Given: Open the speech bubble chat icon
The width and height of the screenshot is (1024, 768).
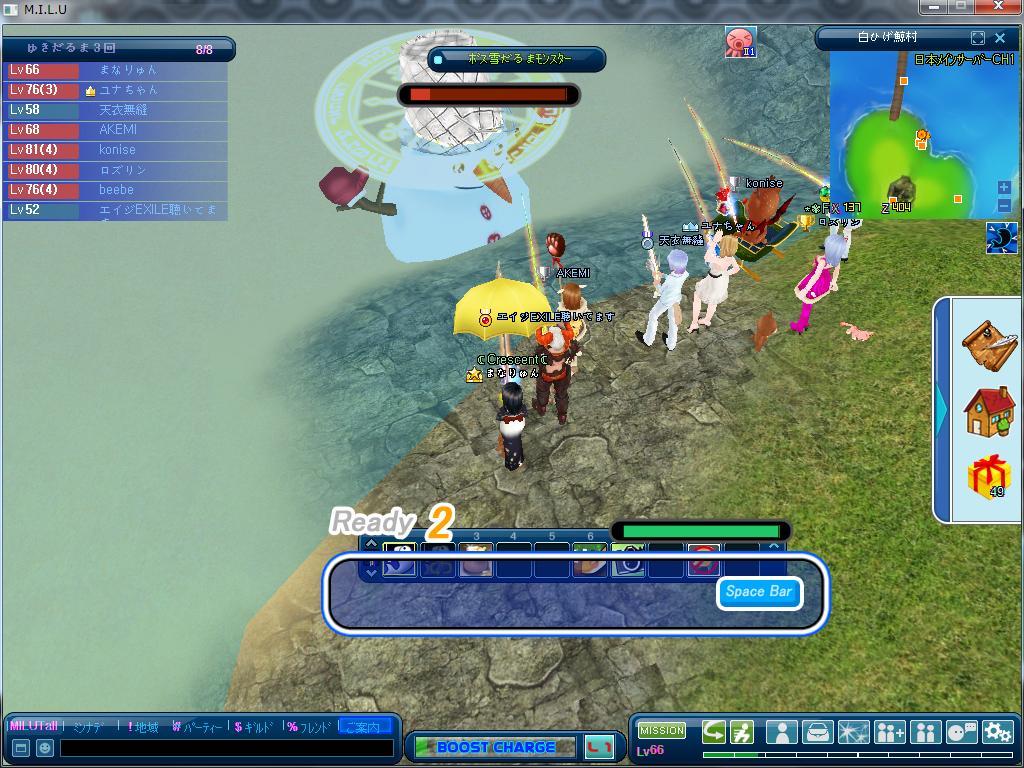Looking at the screenshot, I should pyautogui.click(x=961, y=733).
